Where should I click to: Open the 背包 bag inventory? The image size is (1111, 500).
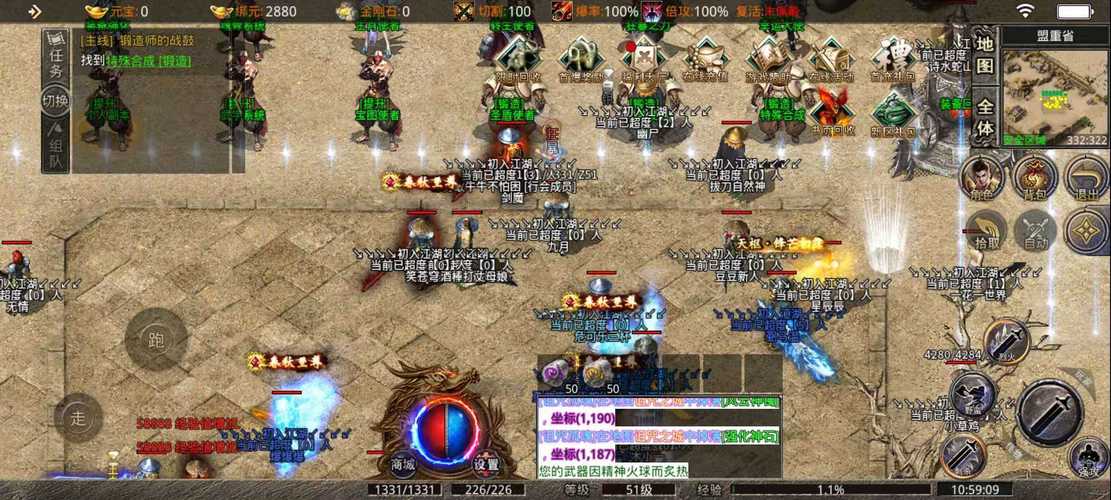pyautogui.click(x=1035, y=180)
